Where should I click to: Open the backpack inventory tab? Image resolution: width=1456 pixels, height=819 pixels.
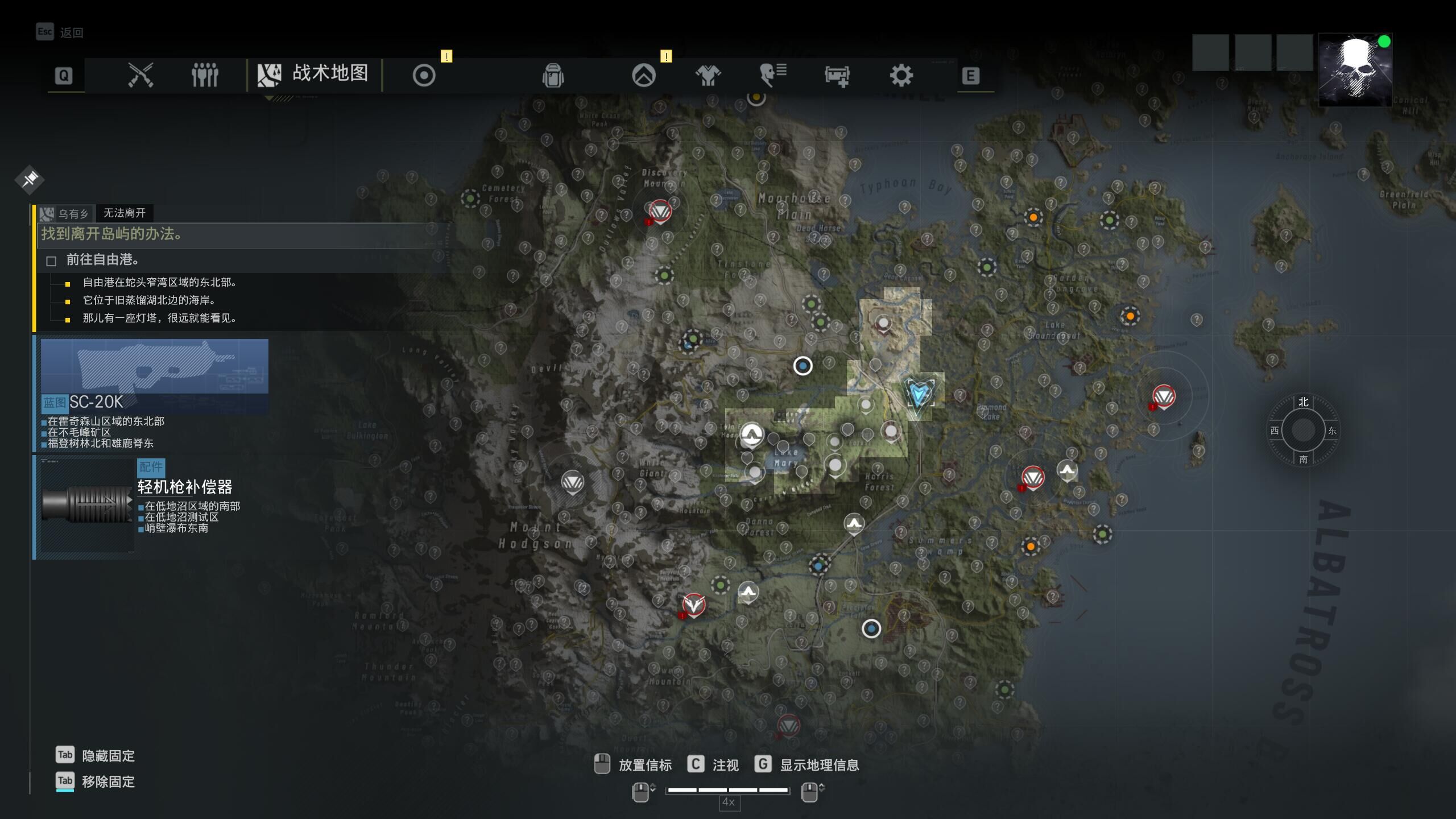(x=553, y=75)
